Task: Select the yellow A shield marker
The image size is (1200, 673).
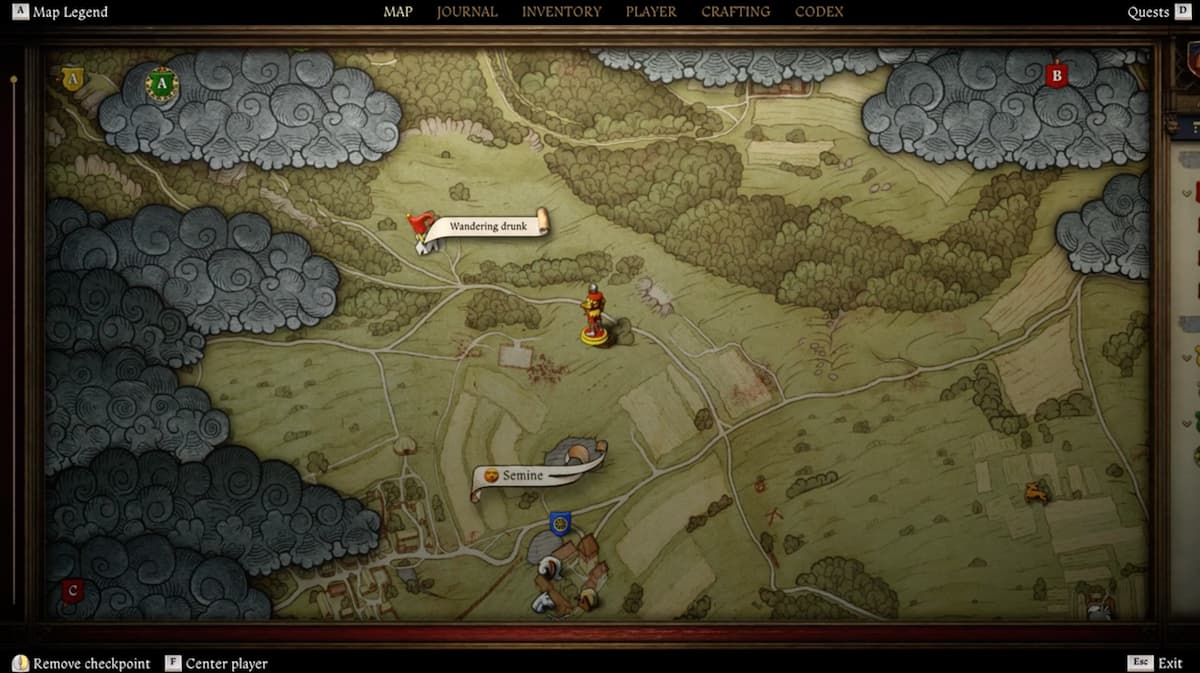Action: tap(71, 78)
